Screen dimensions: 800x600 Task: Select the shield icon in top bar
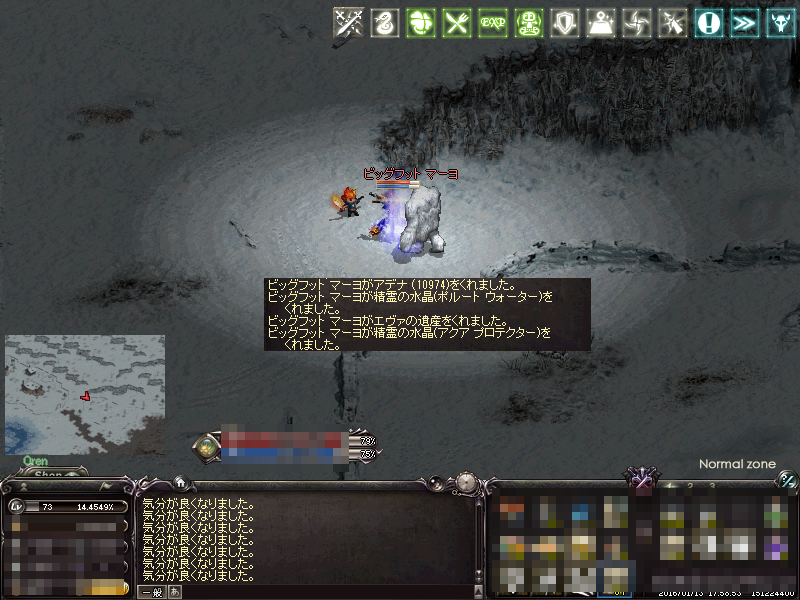564,22
